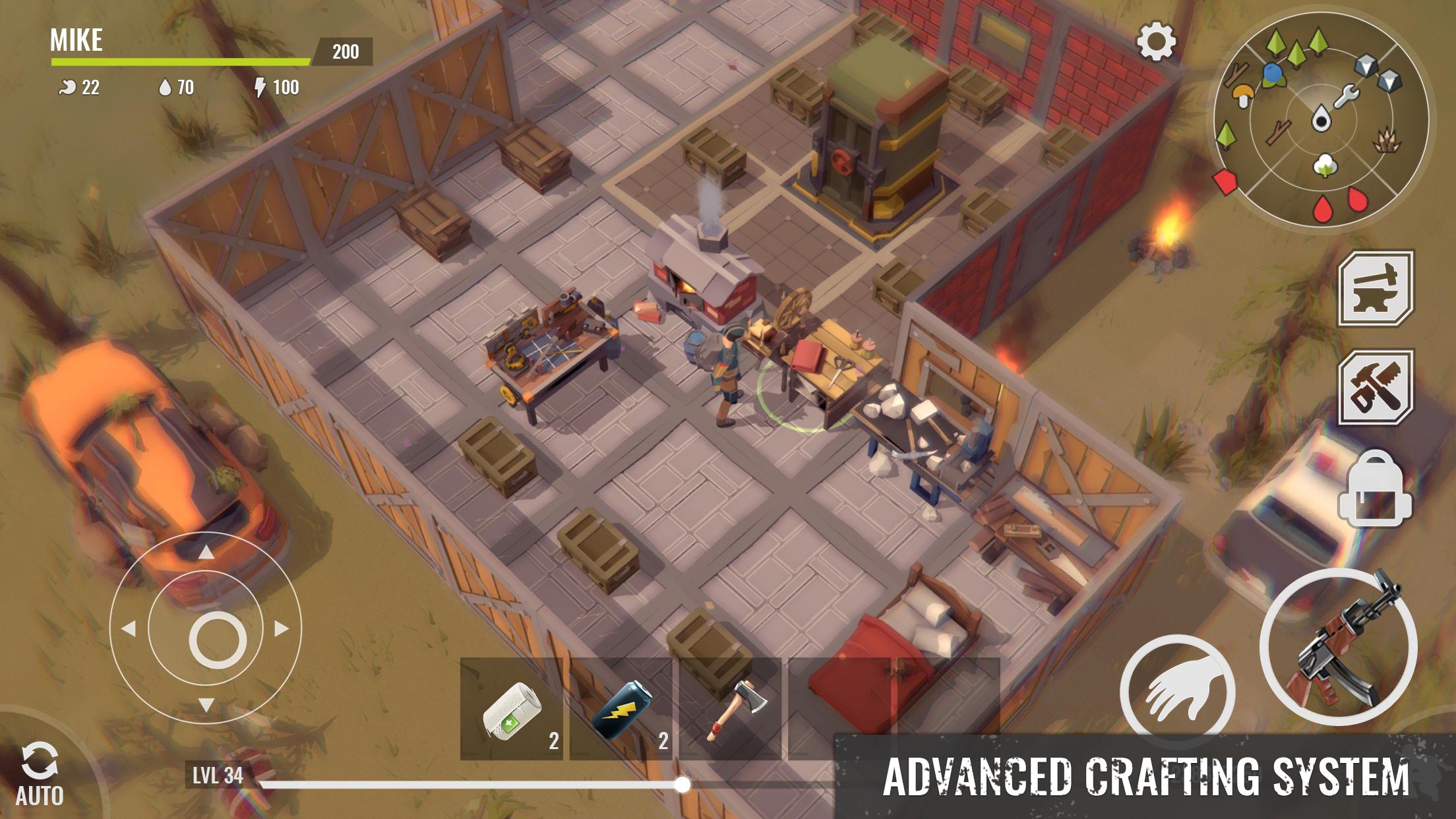Open the hammer and saw build menu
The width and height of the screenshot is (1456, 819).
coord(1376,387)
